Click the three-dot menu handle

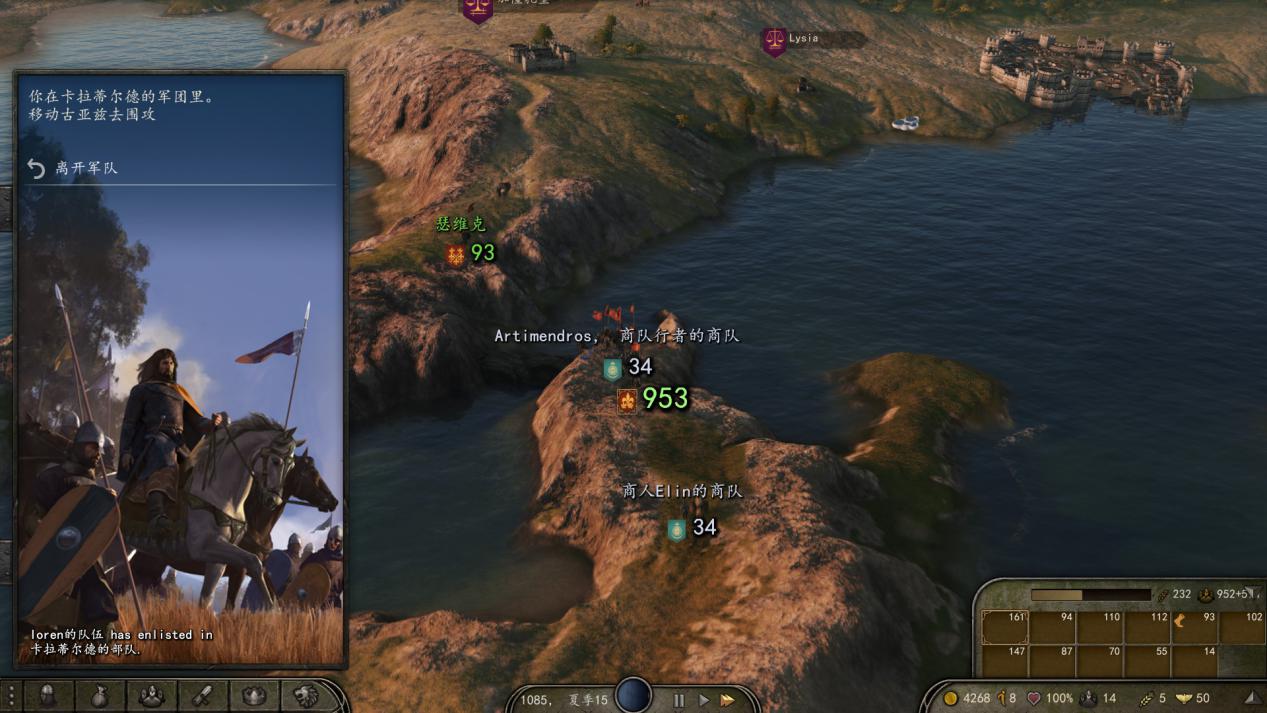10,695
